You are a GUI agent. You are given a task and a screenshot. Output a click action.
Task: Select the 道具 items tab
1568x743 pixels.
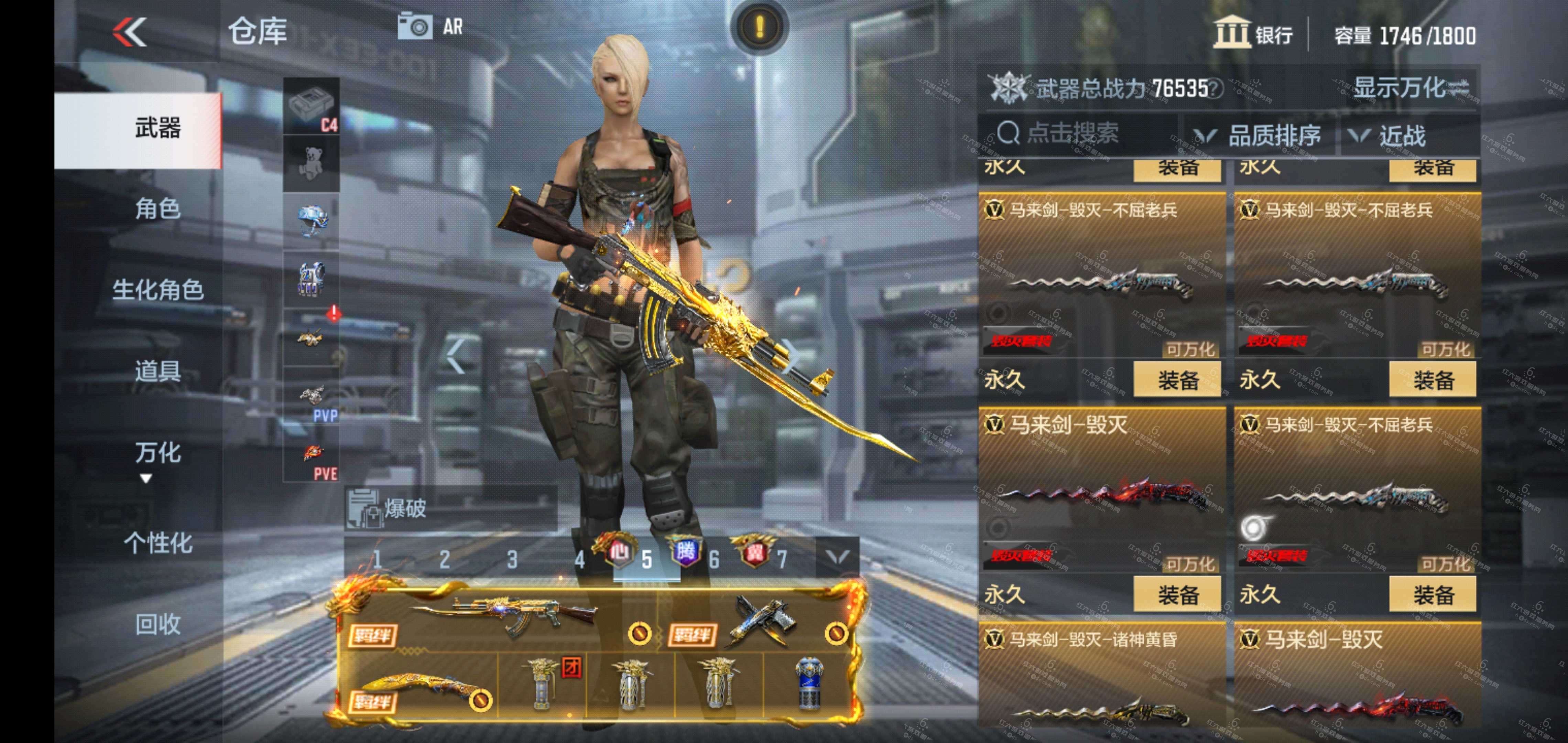pos(157,371)
